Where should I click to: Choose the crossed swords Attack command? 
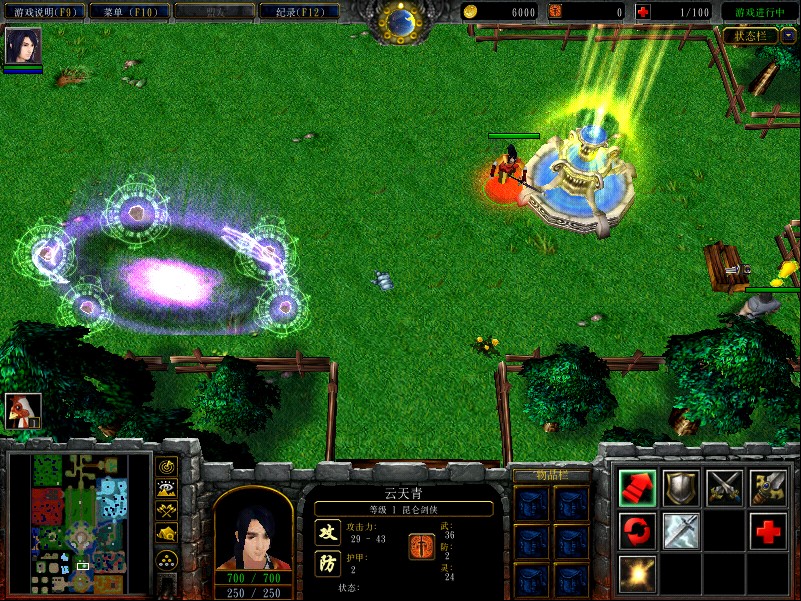click(725, 487)
